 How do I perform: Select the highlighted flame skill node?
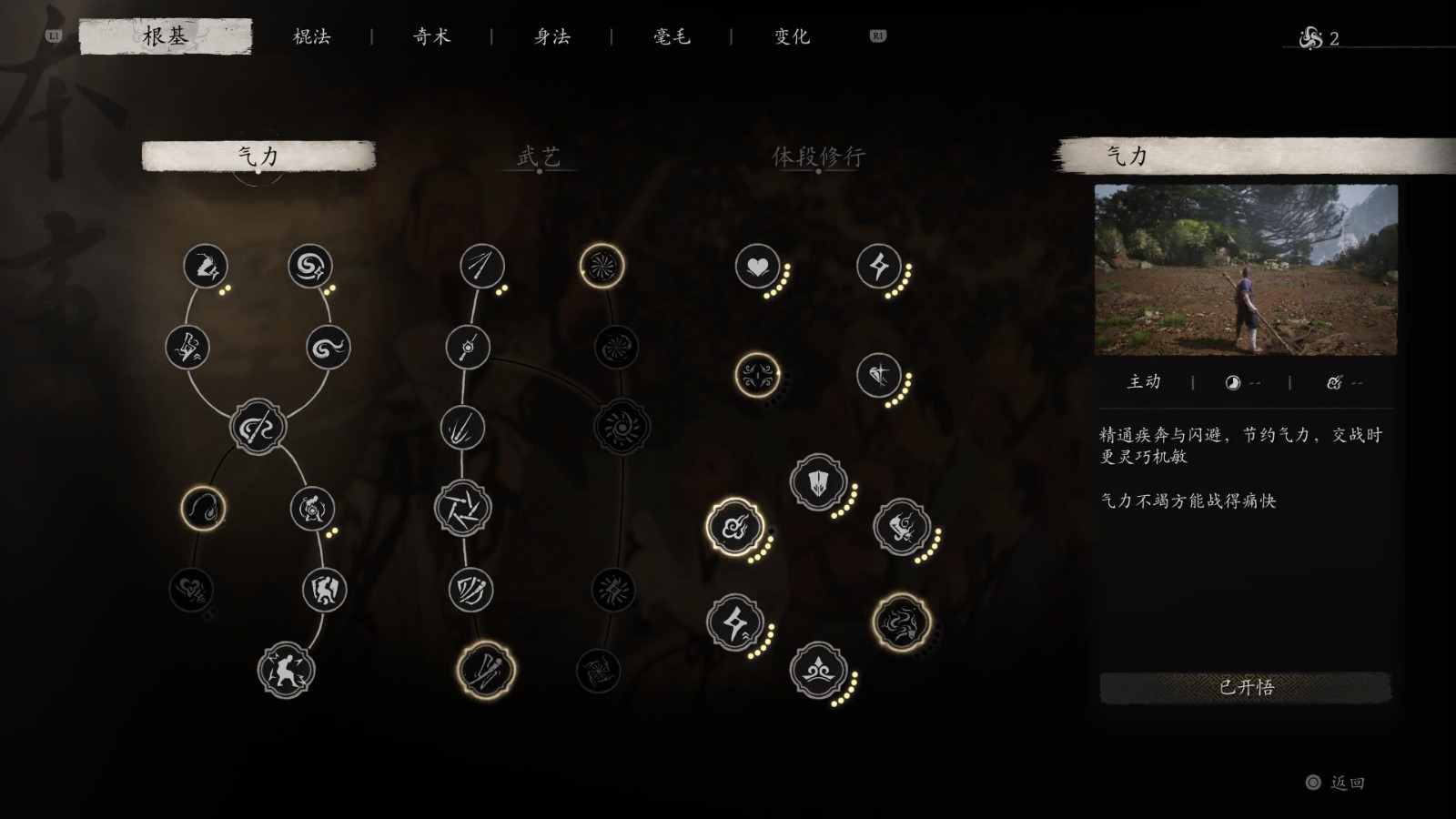click(203, 509)
